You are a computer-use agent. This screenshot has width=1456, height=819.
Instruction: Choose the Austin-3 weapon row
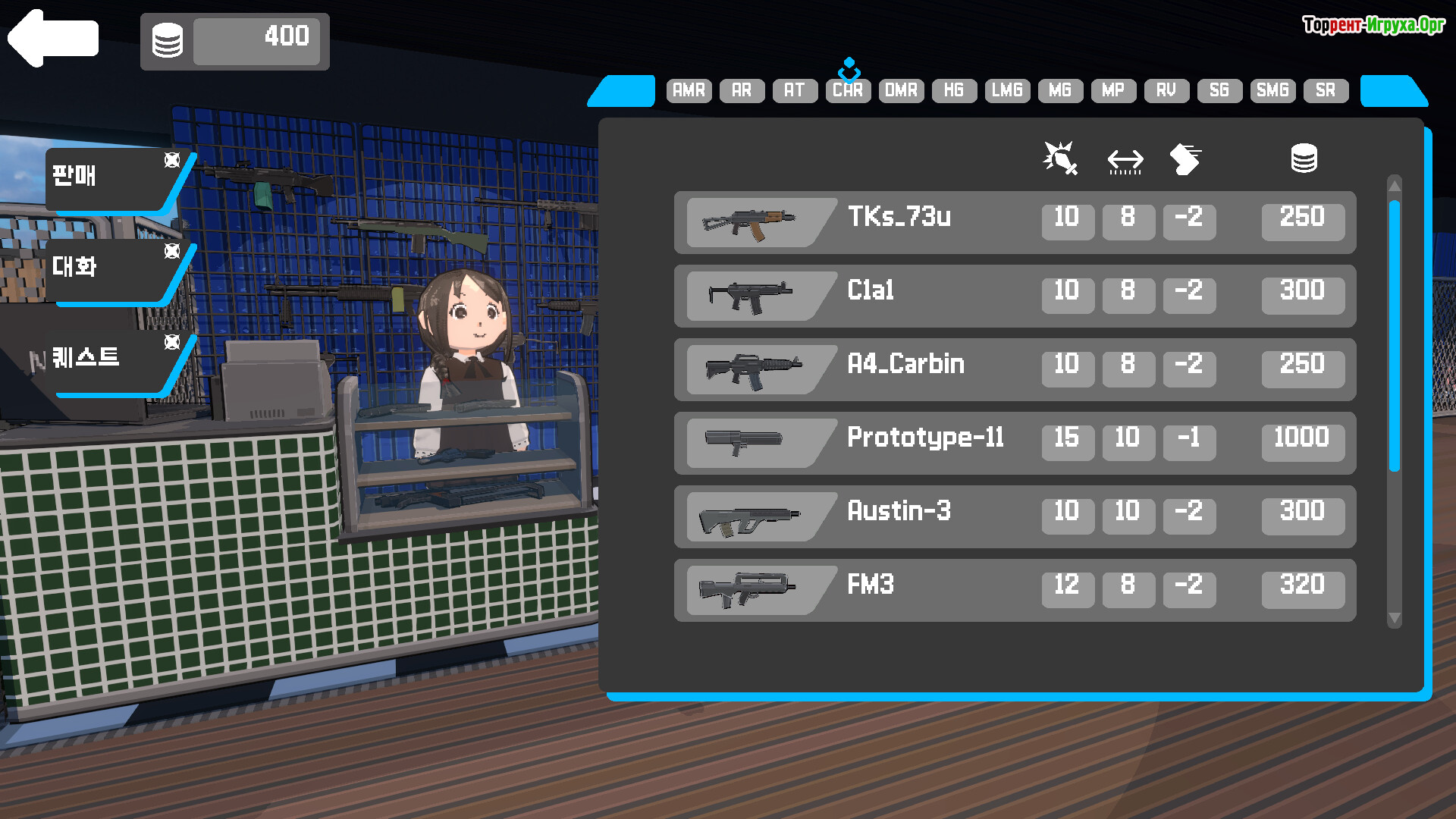point(1014,516)
